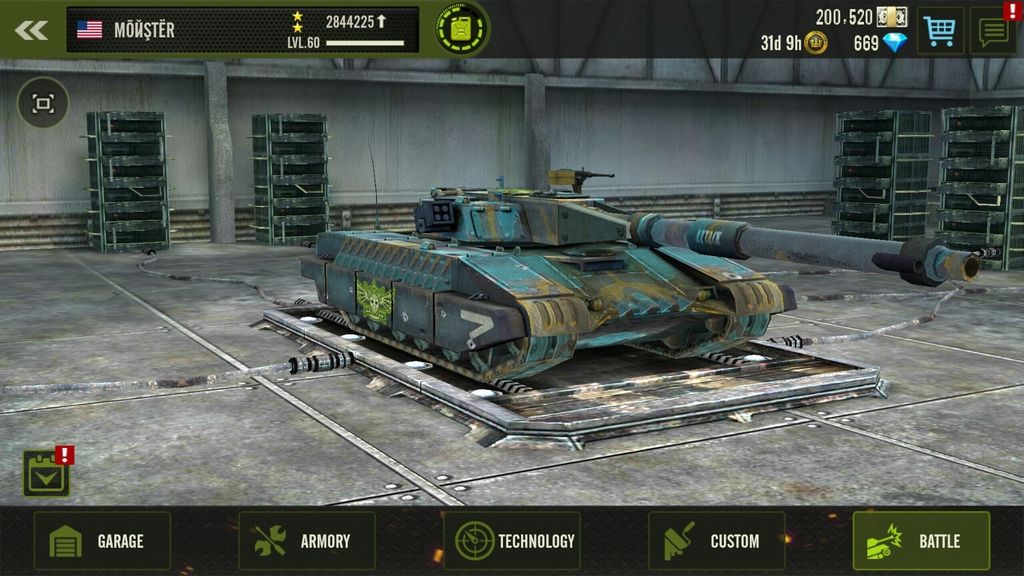
Task: Tap the green fuel canister icon
Action: point(462,29)
